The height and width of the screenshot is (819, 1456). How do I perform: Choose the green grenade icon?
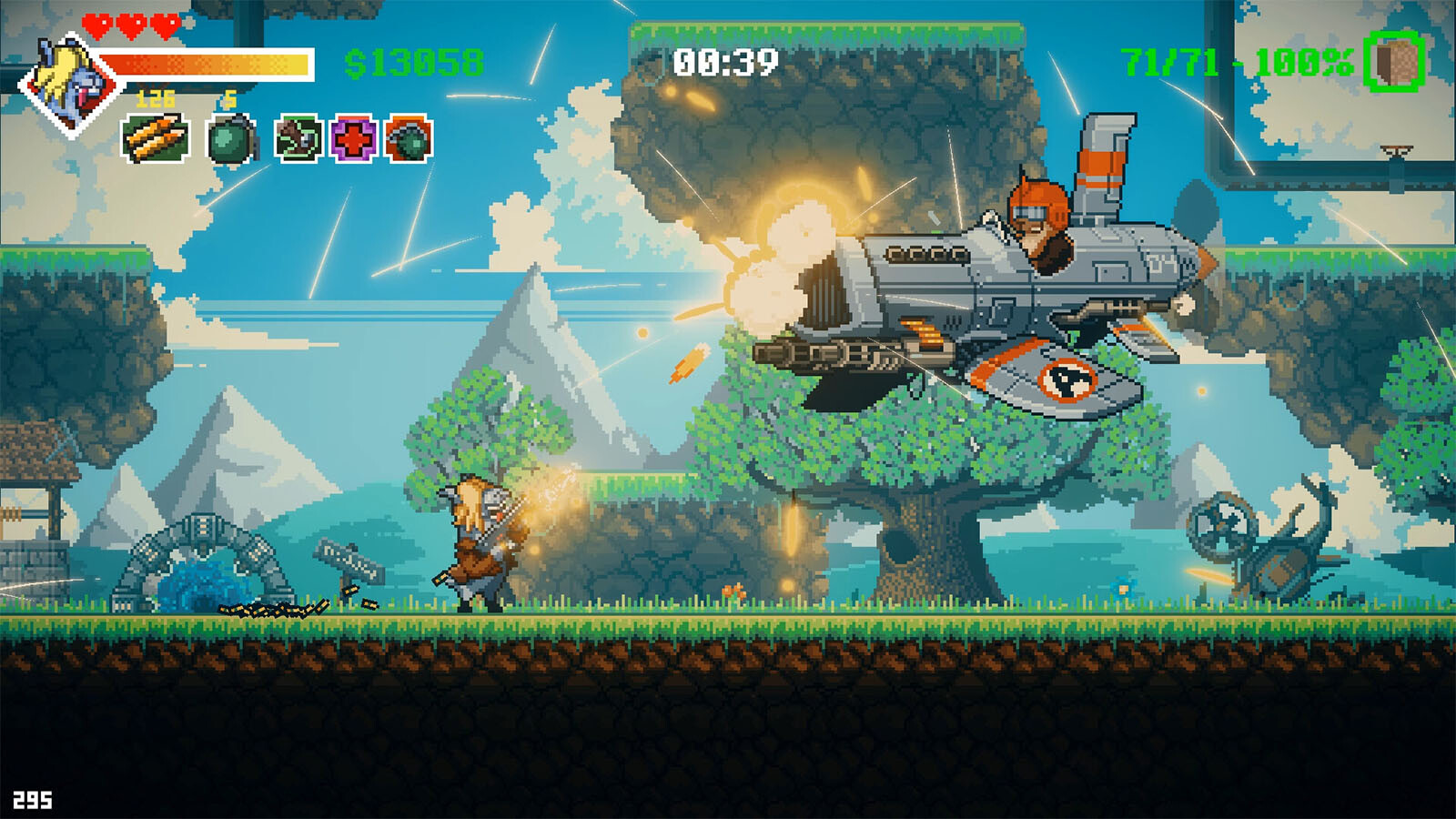(230, 140)
